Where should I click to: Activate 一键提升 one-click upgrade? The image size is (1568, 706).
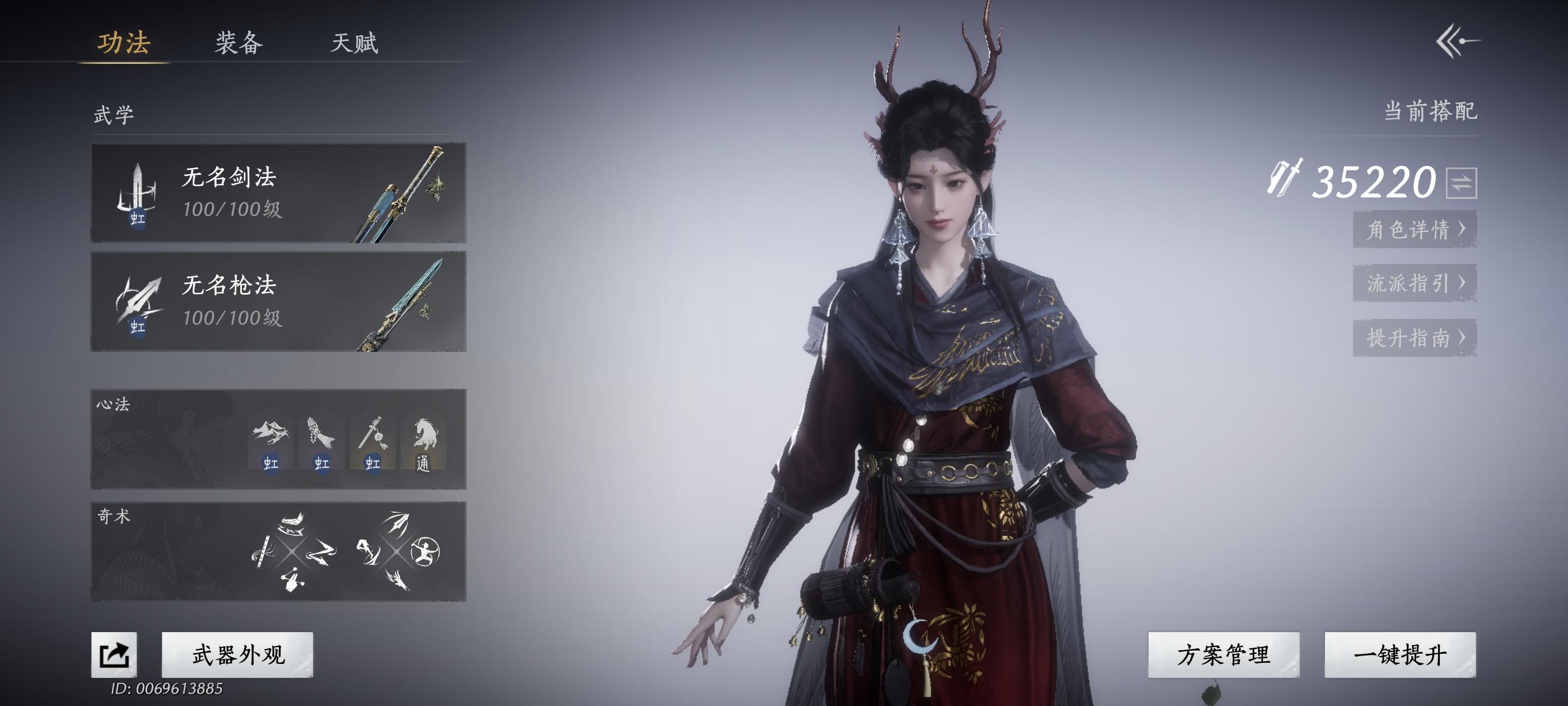point(1400,655)
